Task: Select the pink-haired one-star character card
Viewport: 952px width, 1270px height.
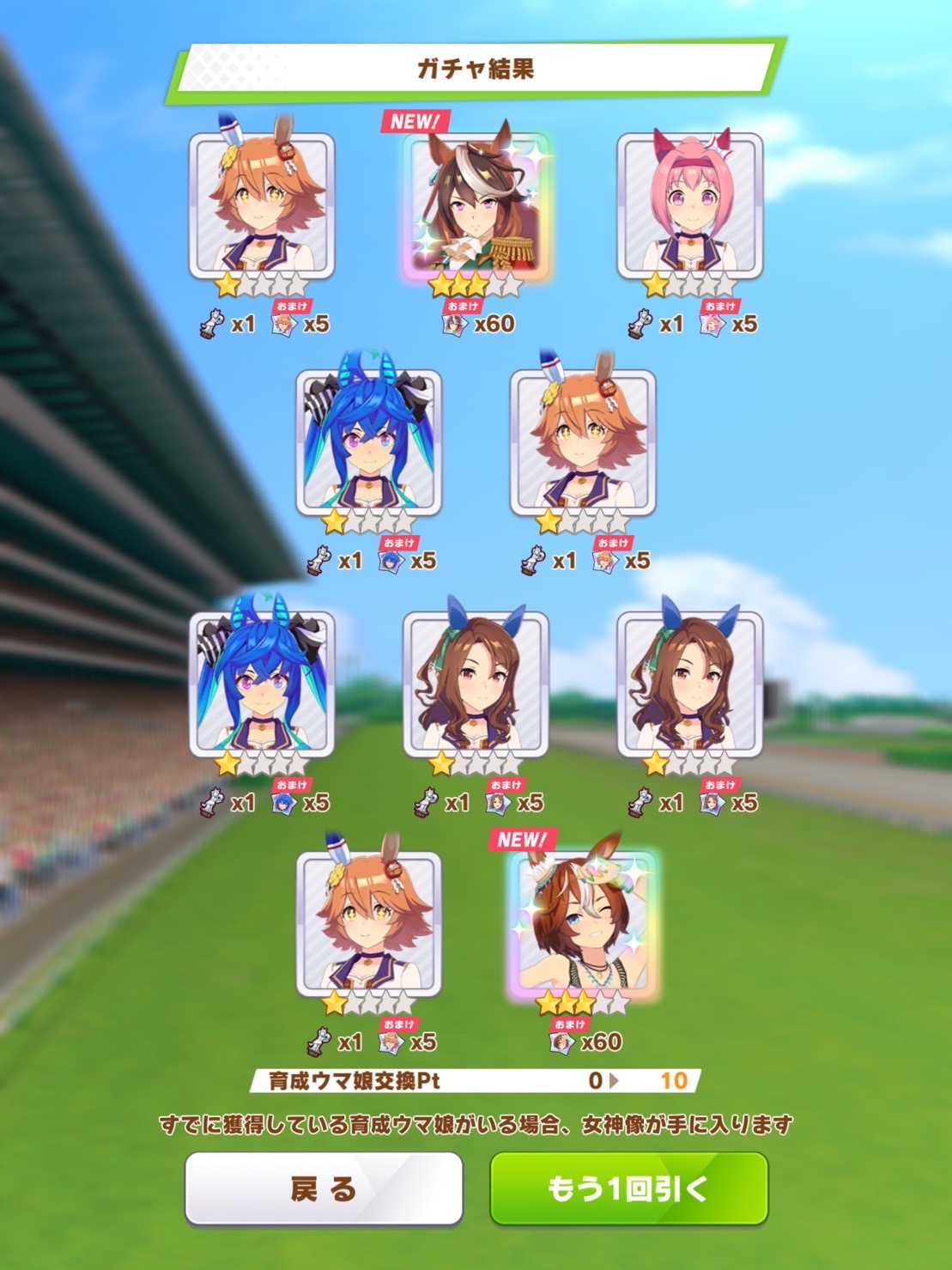Action: [689, 206]
